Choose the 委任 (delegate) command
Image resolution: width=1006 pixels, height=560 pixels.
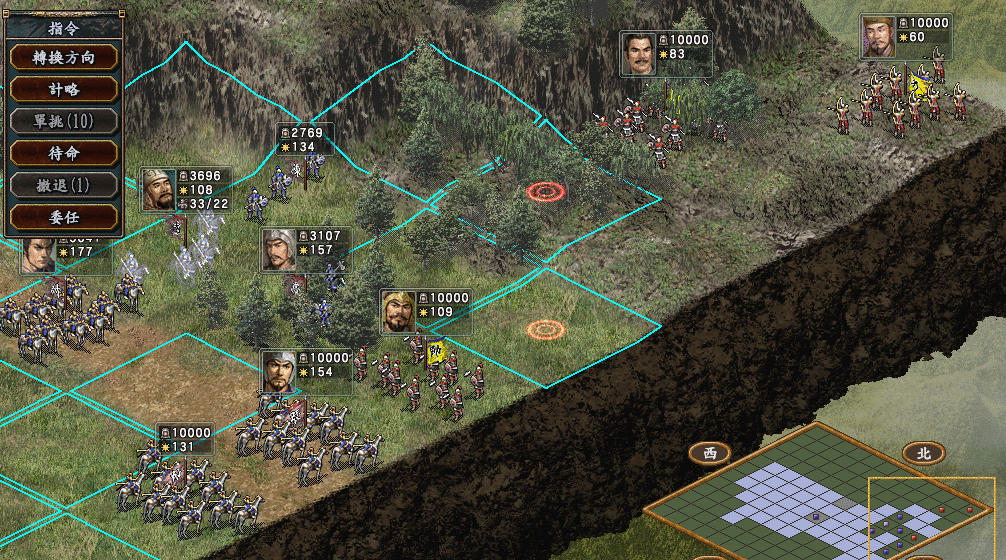(64, 216)
